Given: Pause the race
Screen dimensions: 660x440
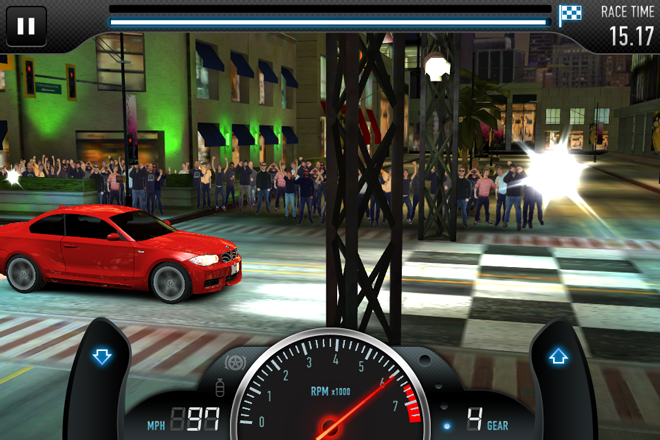Looking at the screenshot, I should tap(26, 26).
